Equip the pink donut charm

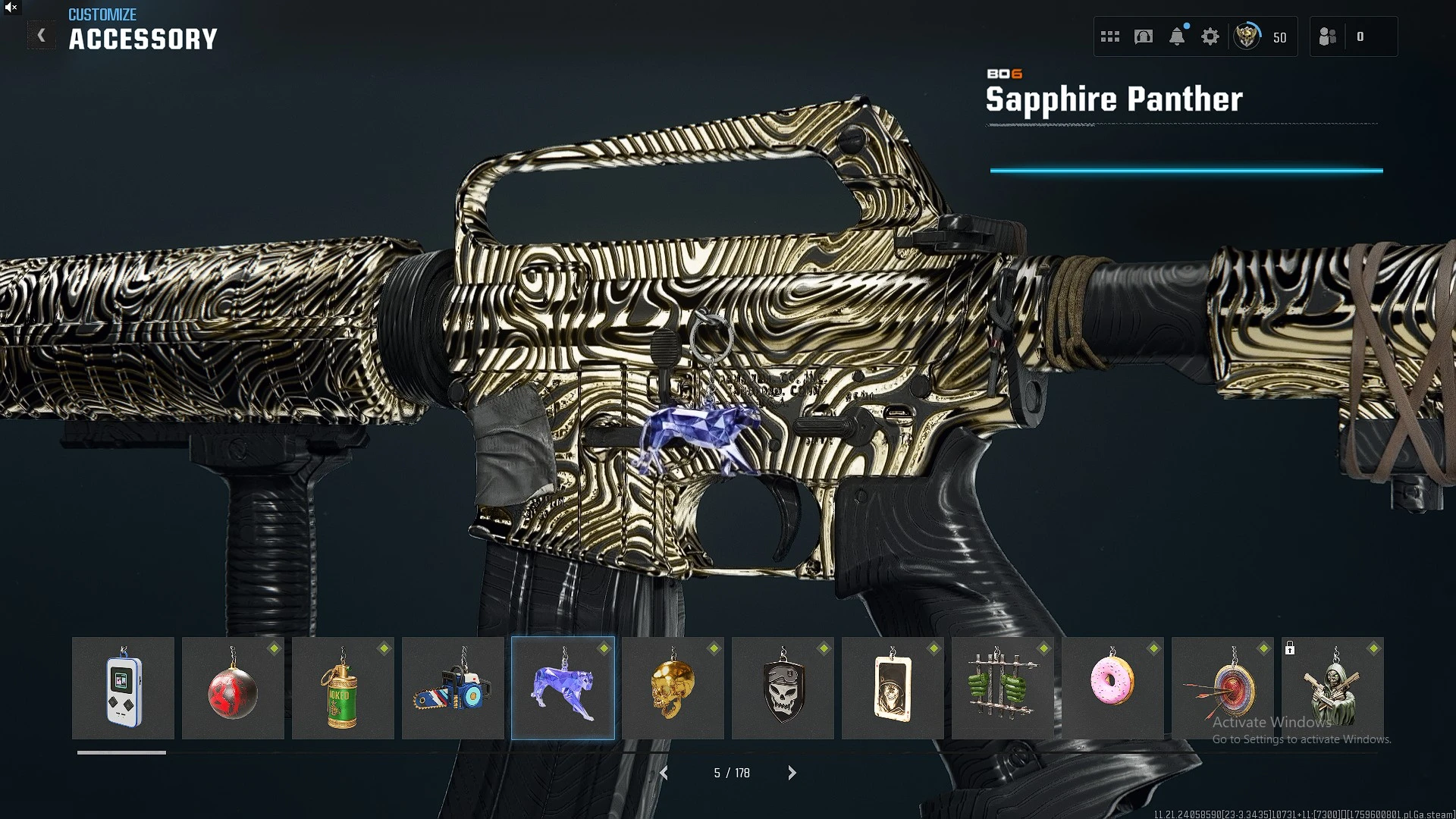[1112, 688]
